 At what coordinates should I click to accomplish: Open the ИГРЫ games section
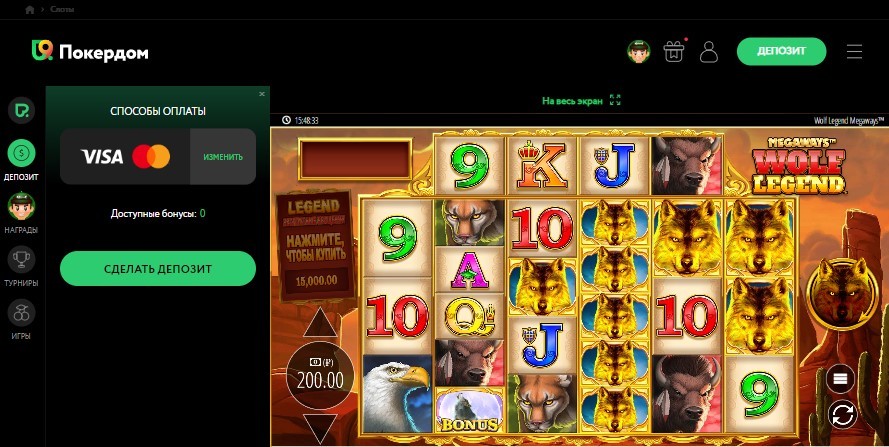click(21, 320)
